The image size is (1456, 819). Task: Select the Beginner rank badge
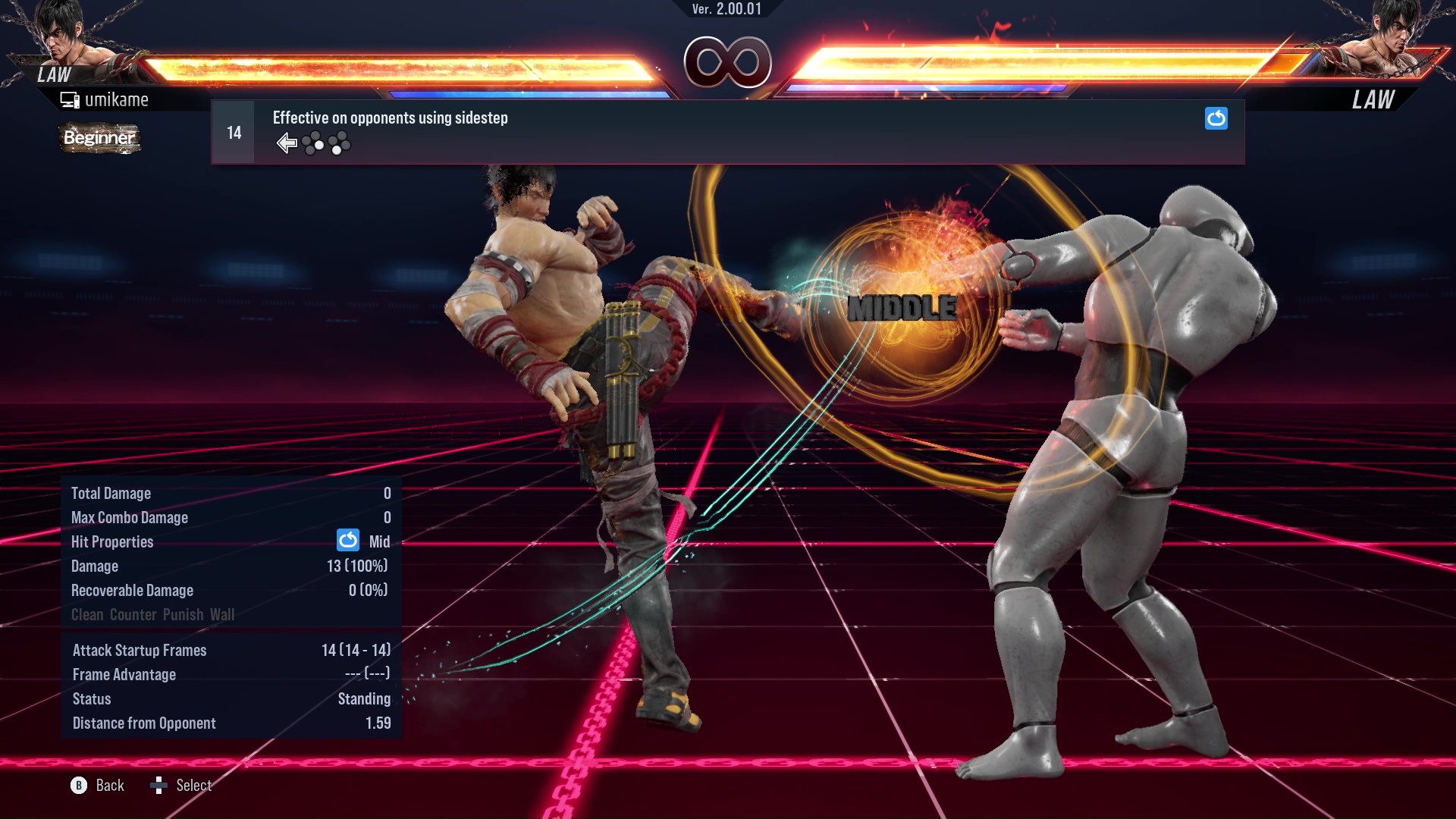[99, 138]
